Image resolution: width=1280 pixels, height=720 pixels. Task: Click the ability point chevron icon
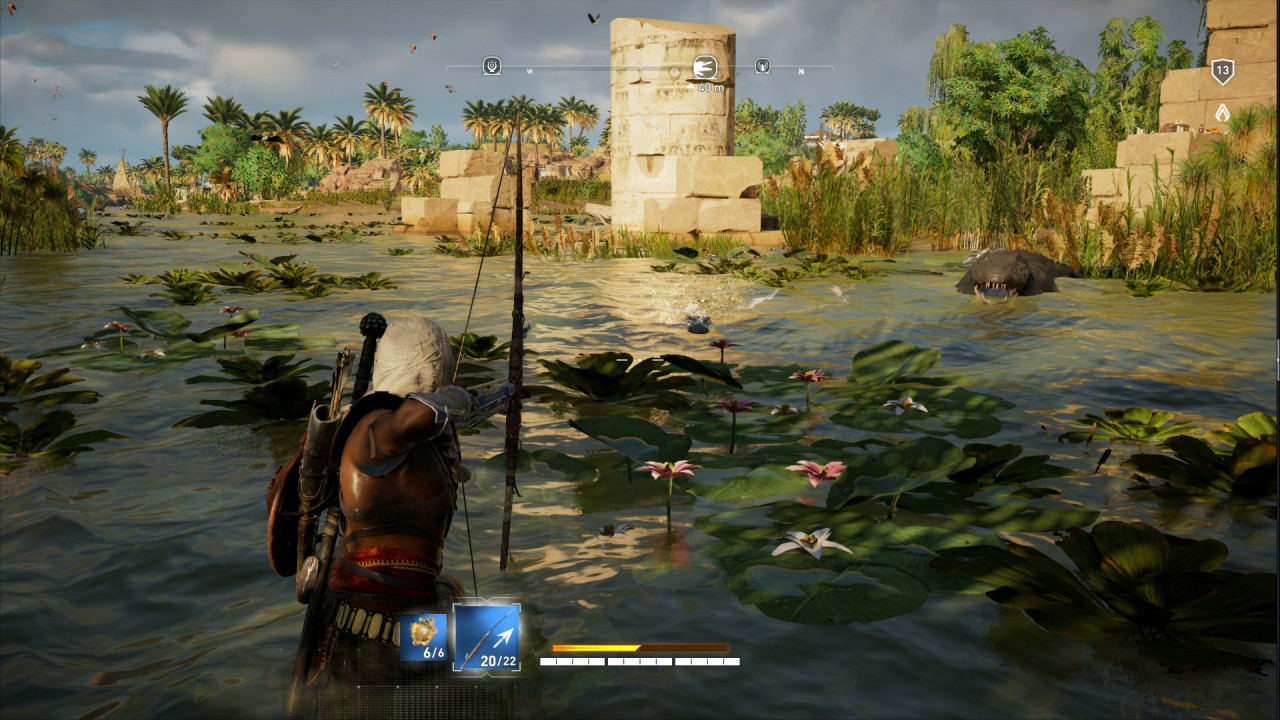point(1222,113)
